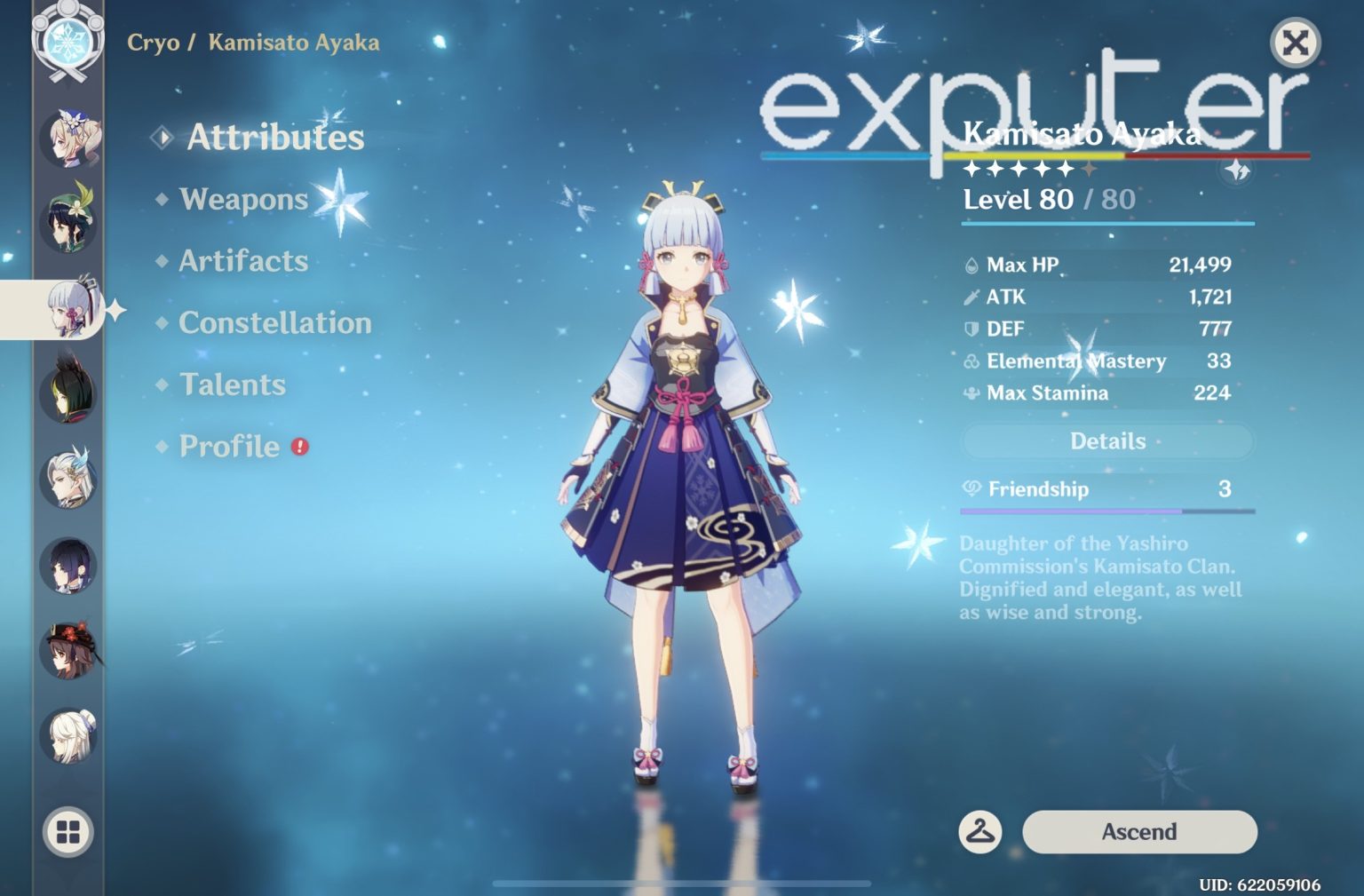
Task: Open the Constellation section
Action: pos(274,323)
